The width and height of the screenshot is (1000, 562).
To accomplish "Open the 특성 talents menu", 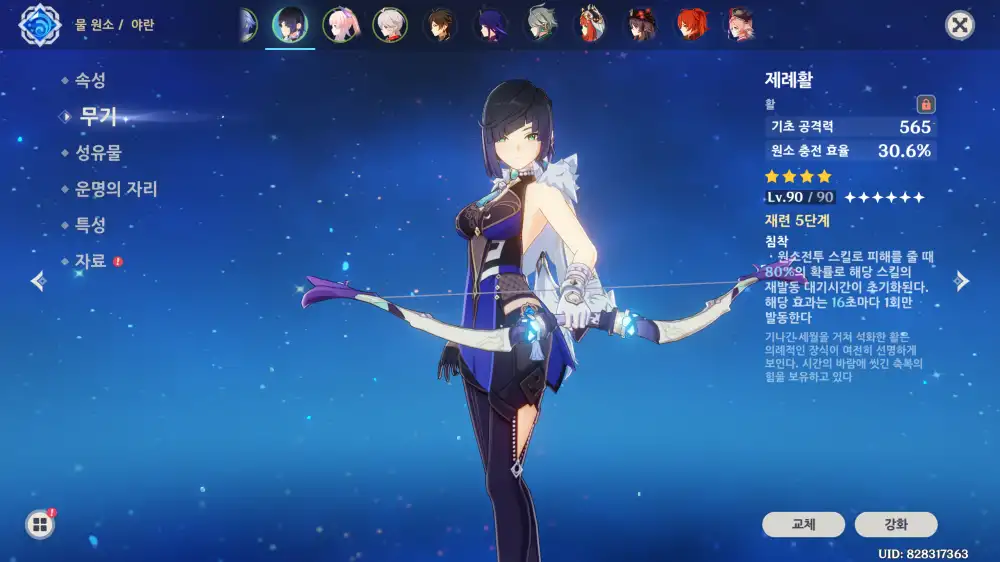I will (89, 225).
